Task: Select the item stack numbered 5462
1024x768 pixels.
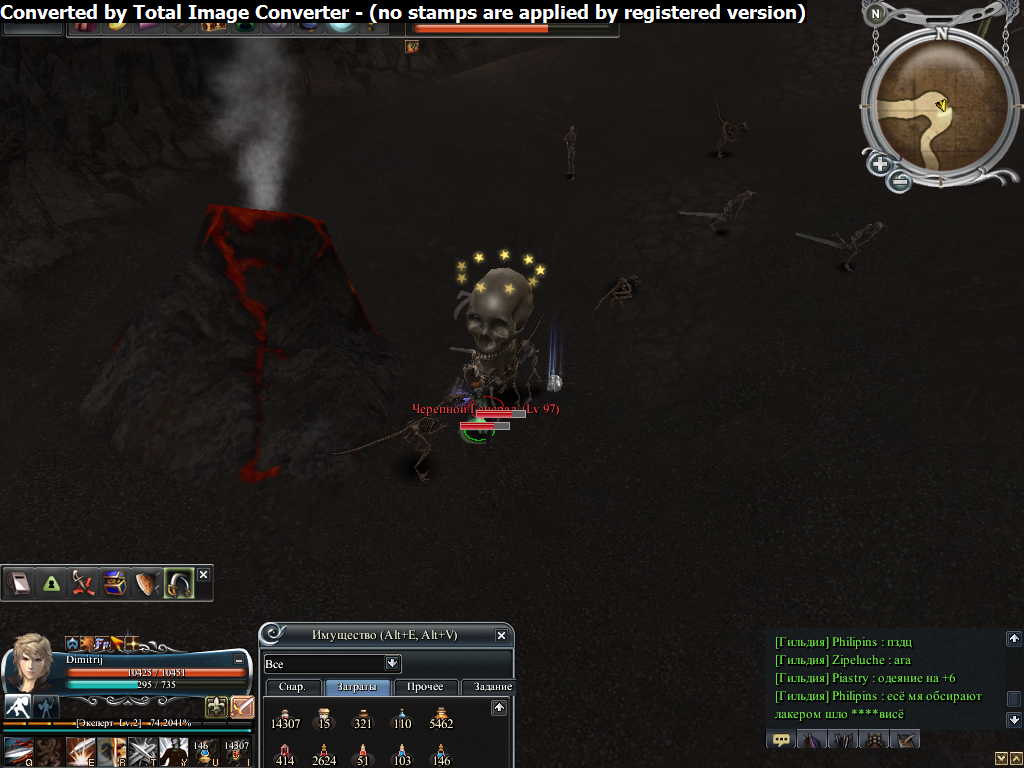Action: pos(440,716)
